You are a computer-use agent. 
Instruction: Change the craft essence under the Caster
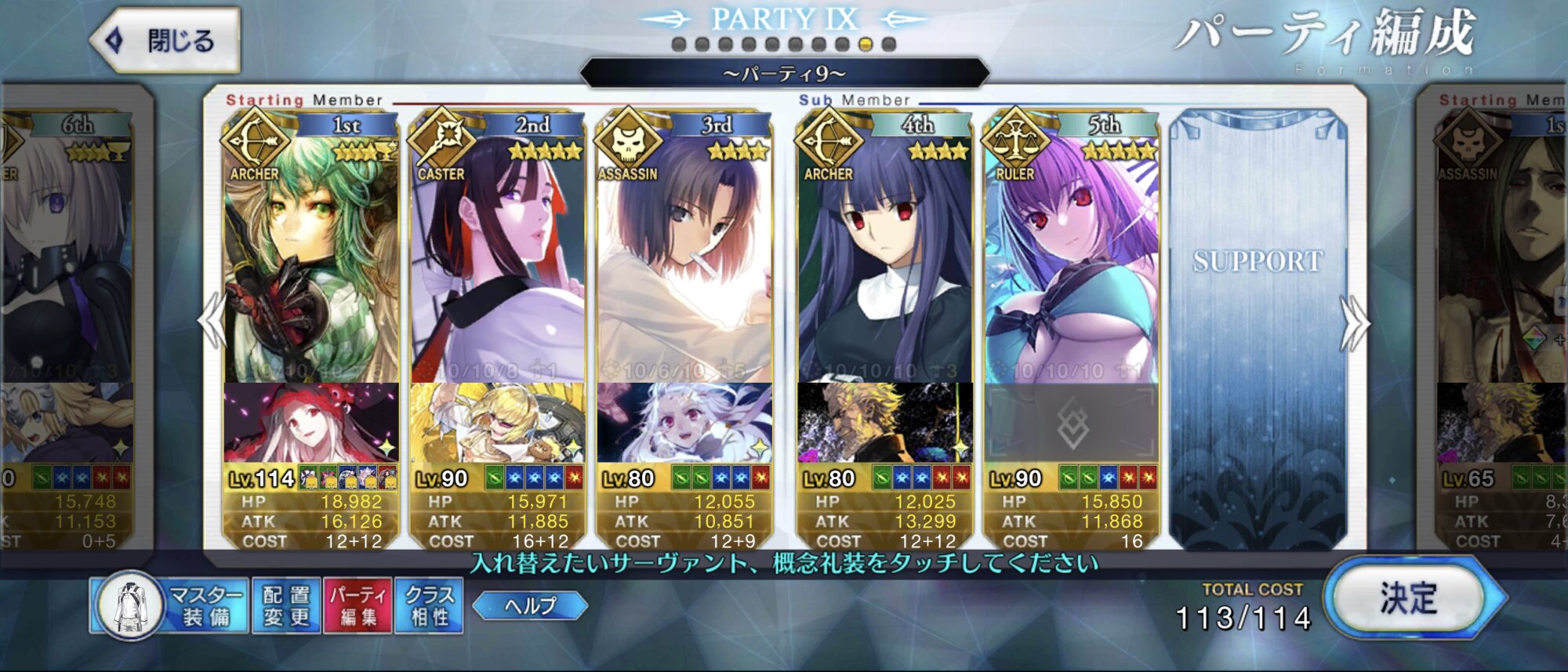(497, 423)
